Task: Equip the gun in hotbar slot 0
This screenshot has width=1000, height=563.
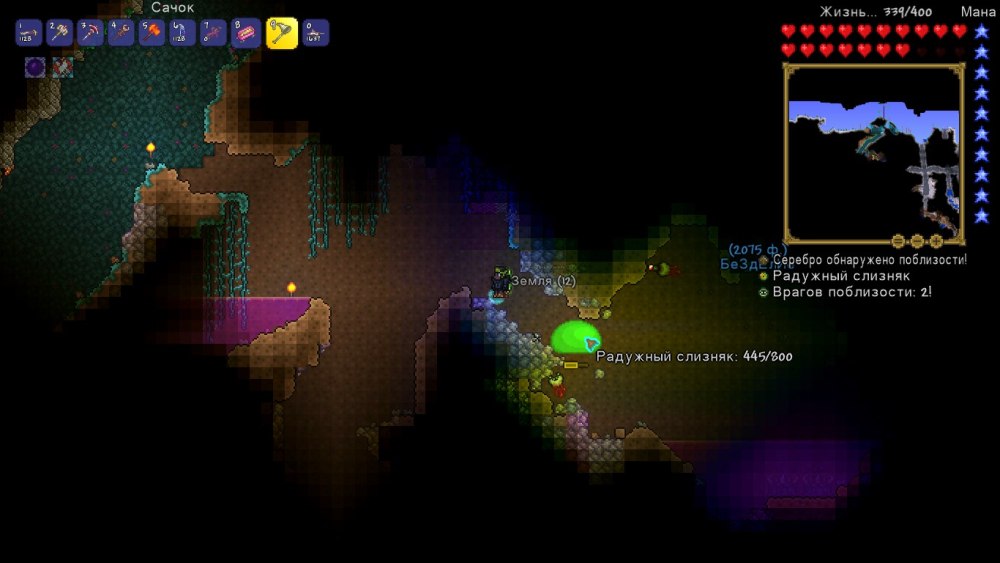Action: coord(316,33)
